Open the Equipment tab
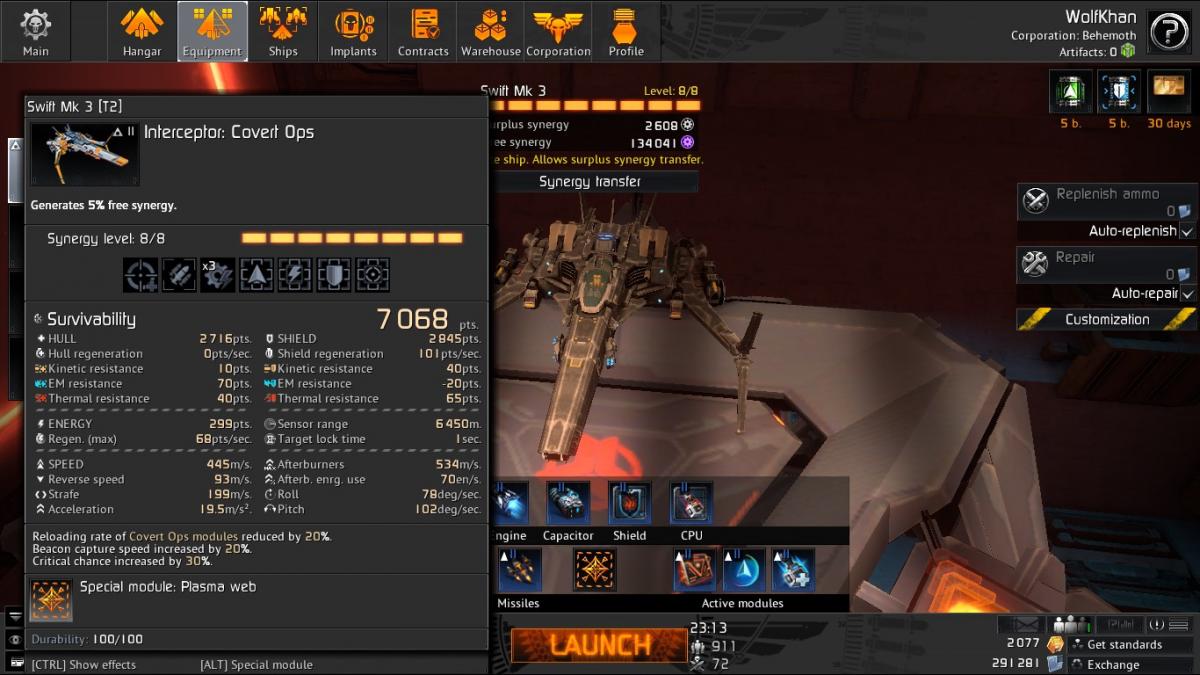 coord(212,31)
